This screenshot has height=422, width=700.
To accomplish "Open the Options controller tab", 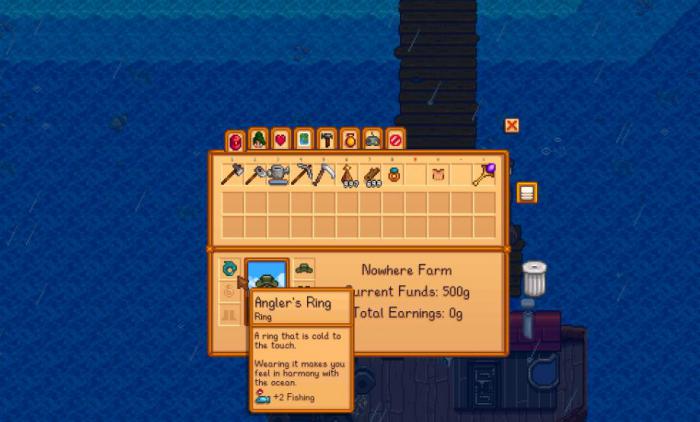I will [x=373, y=139].
